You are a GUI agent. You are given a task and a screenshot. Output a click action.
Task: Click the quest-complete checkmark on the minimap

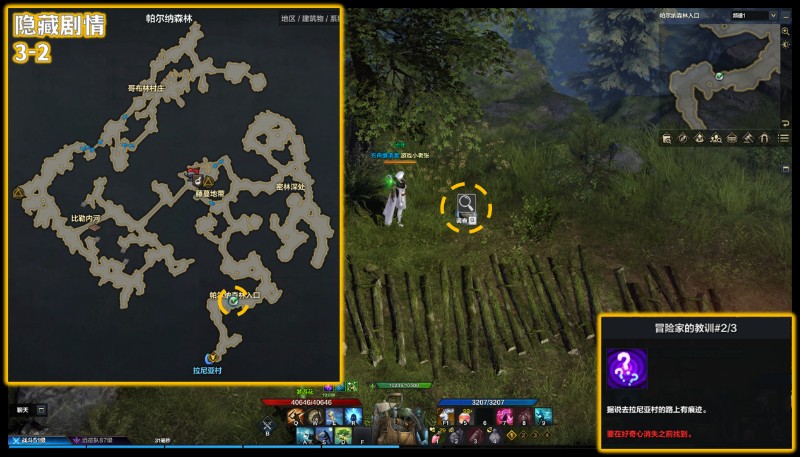[719, 75]
